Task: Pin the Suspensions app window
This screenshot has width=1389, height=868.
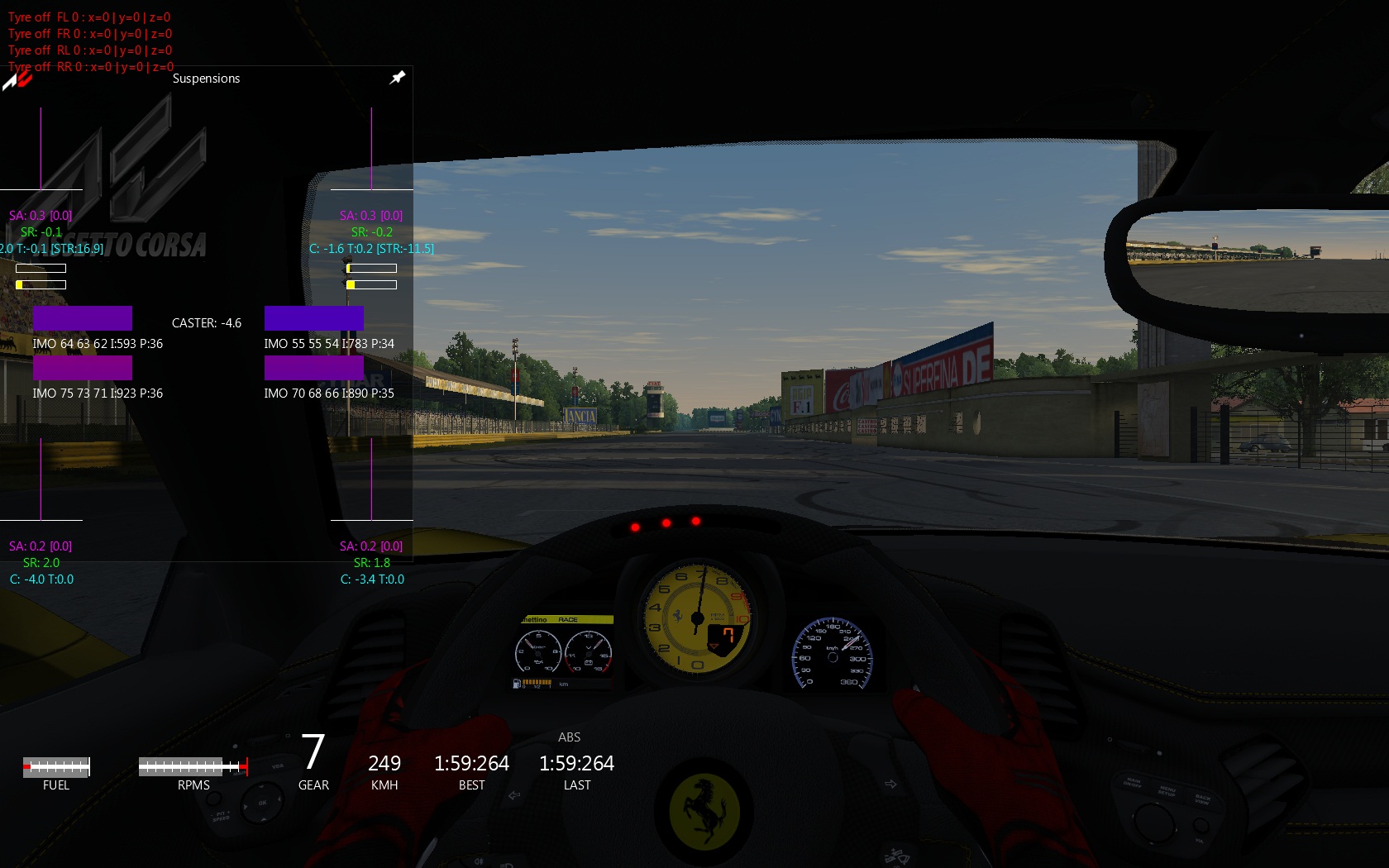Action: click(398, 78)
